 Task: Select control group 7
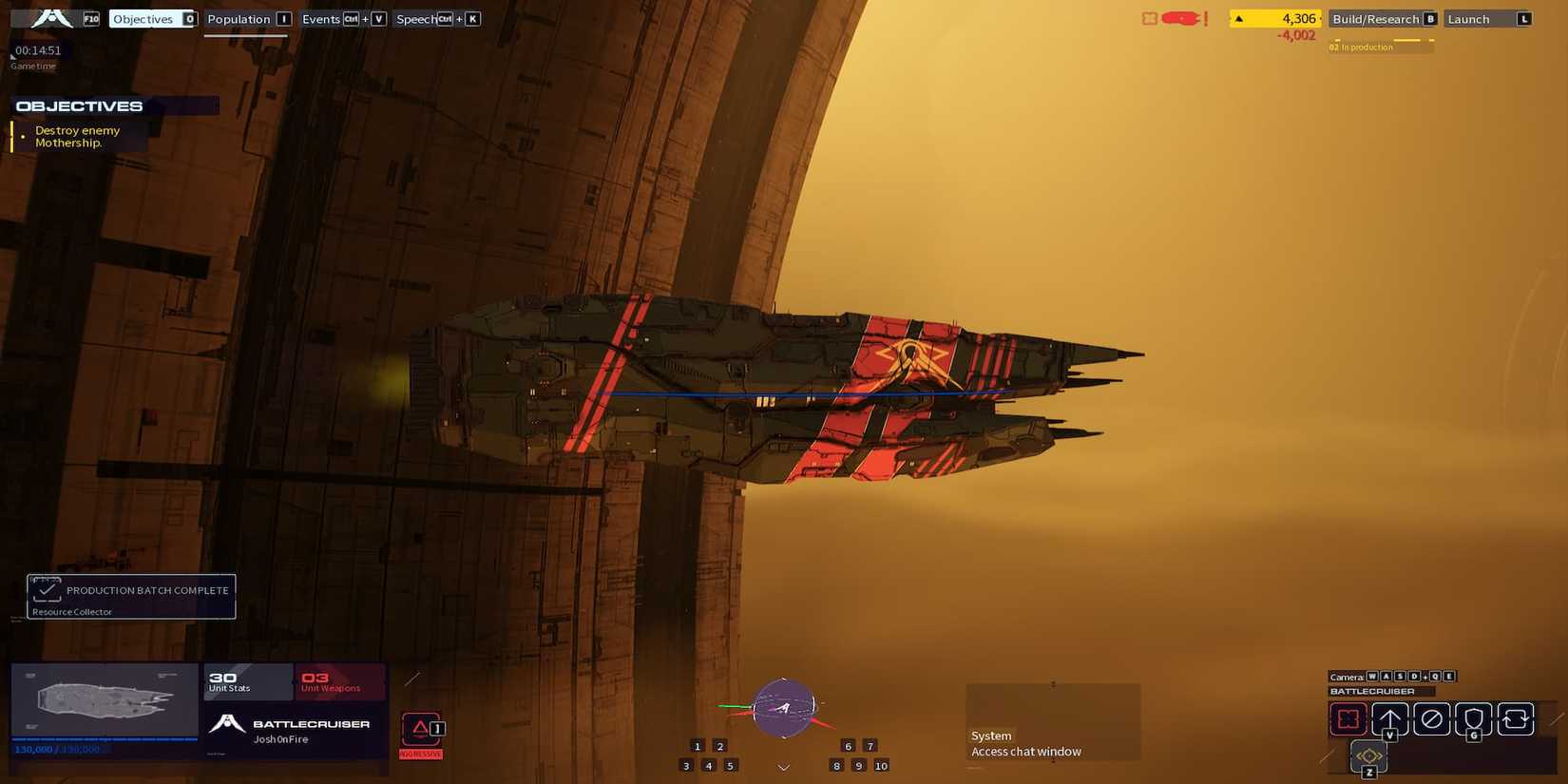click(x=870, y=746)
